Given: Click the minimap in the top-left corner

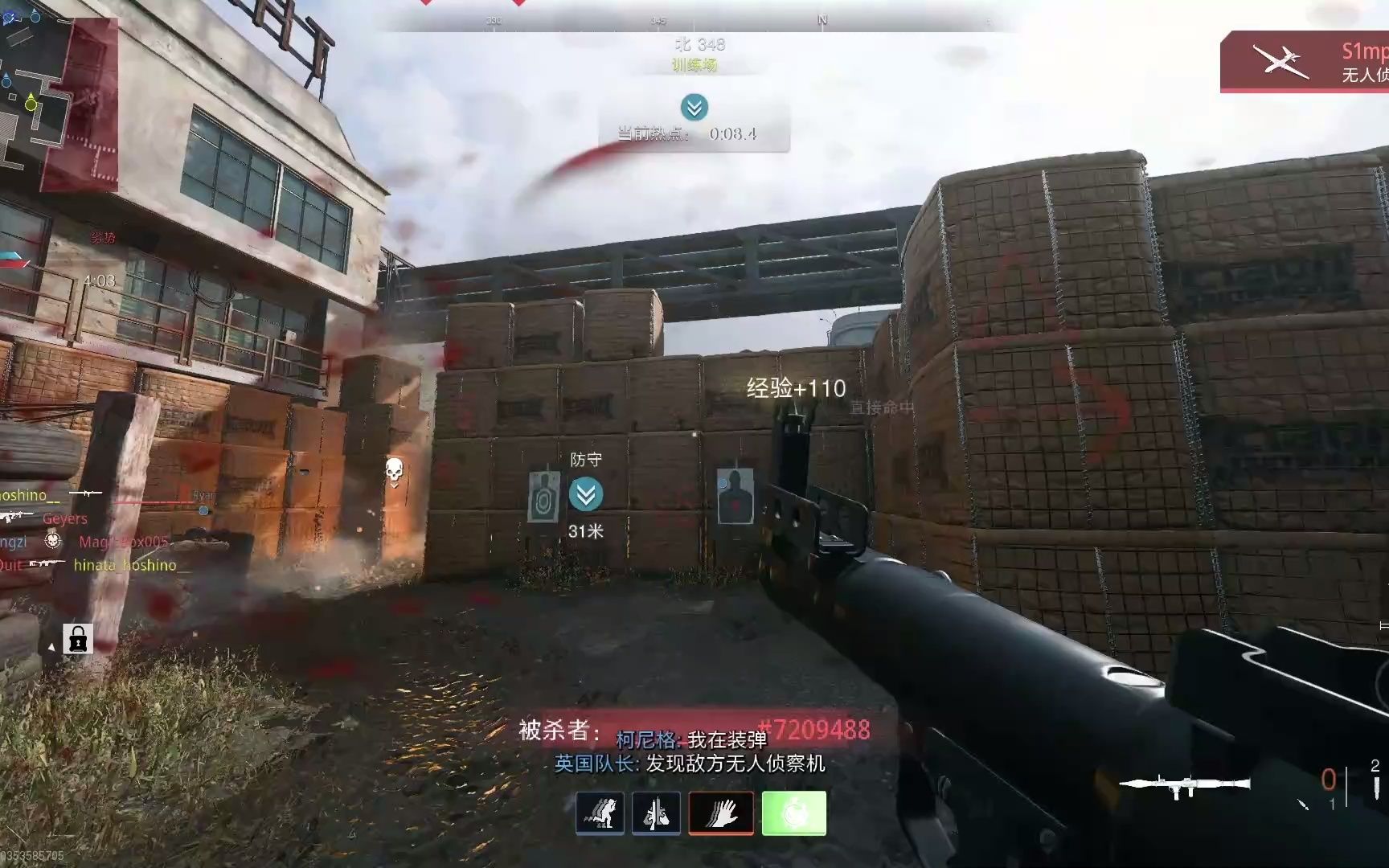Looking at the screenshot, I should point(64,96).
